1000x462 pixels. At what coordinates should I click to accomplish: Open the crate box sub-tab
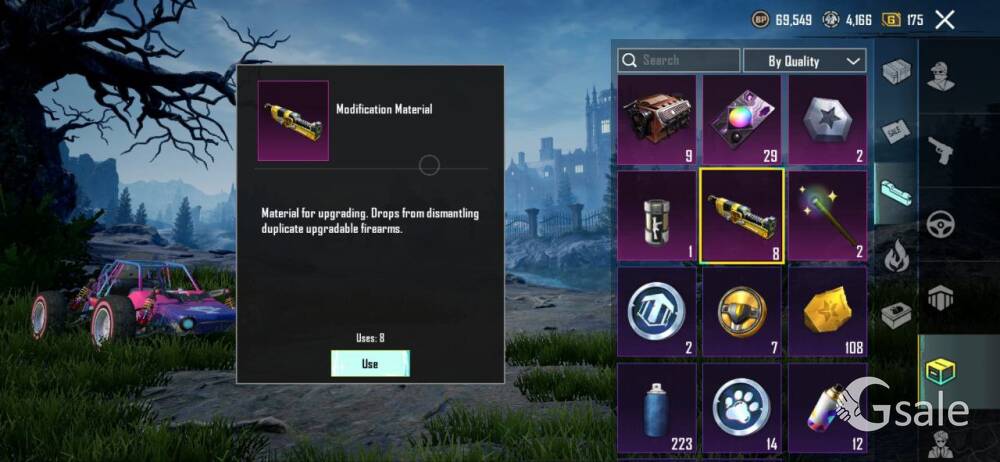(x=896, y=72)
